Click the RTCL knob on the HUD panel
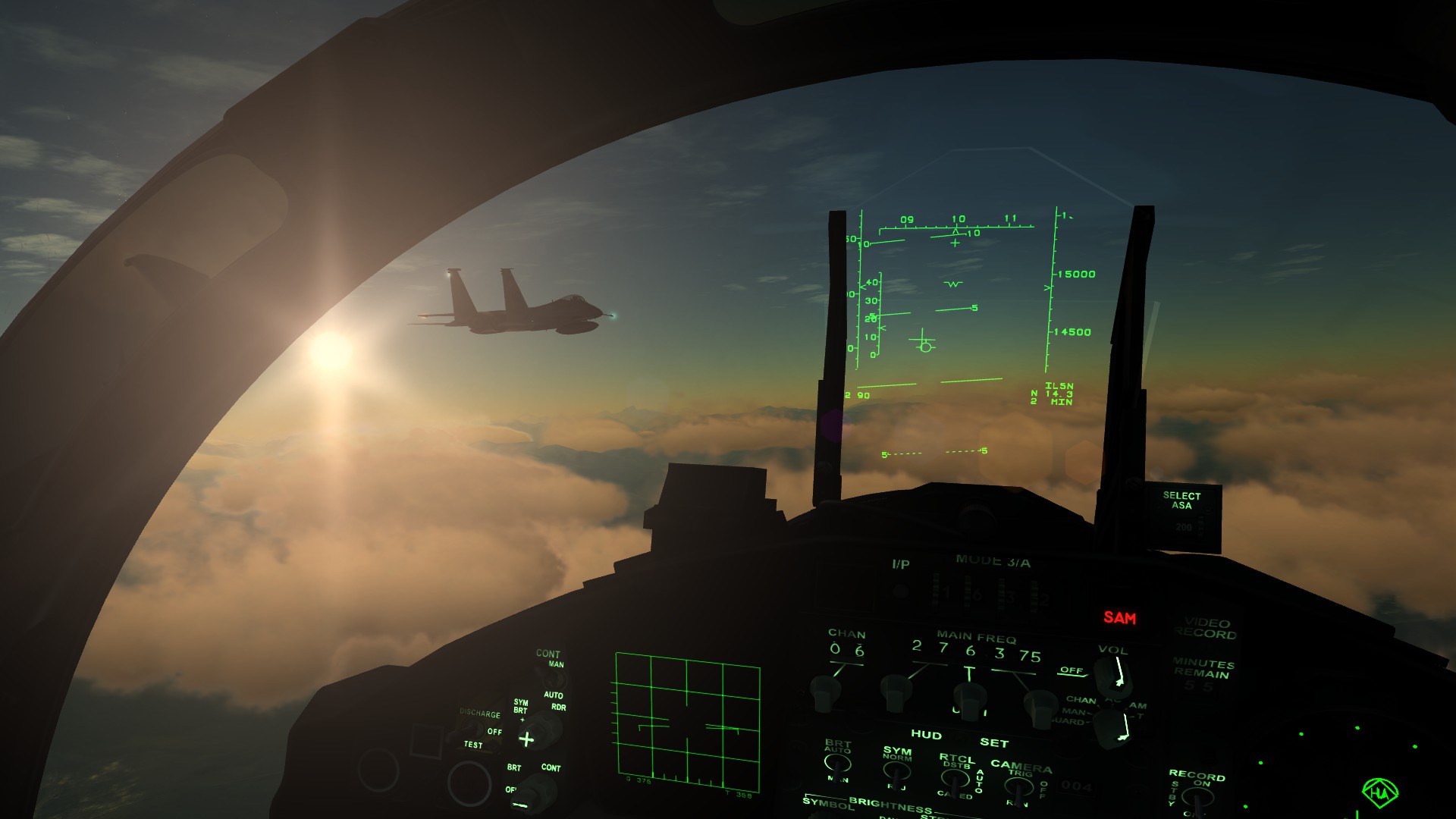Screen dimensions: 1456x819 click(954, 780)
